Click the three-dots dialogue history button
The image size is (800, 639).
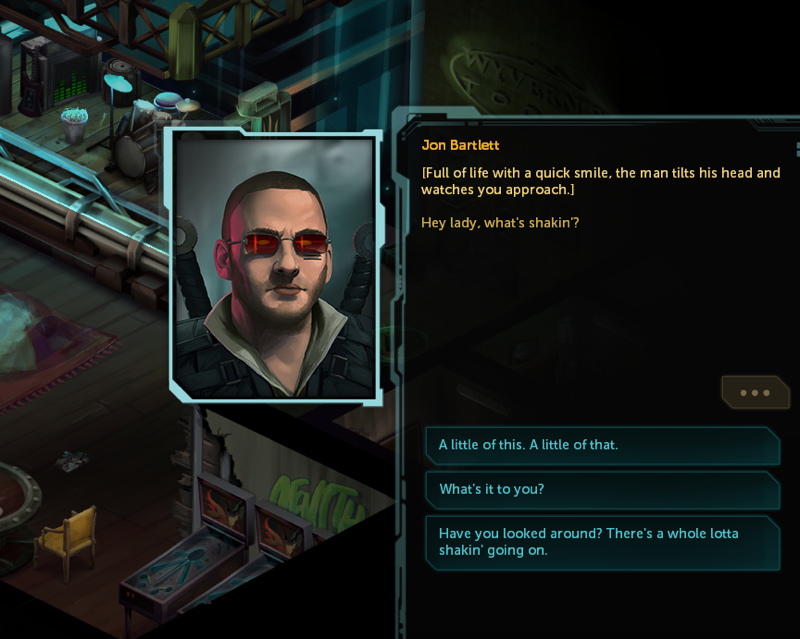tap(755, 393)
